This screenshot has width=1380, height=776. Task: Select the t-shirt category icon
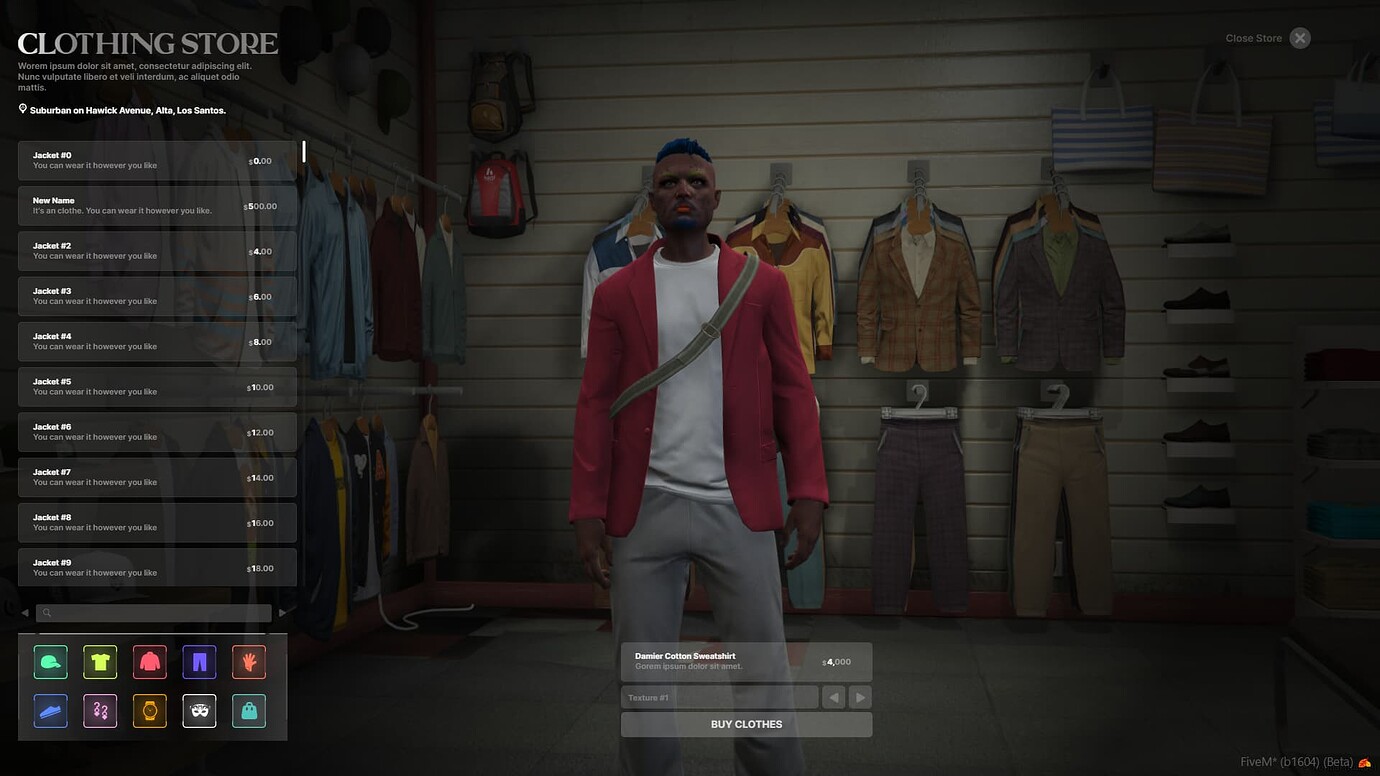coord(99,661)
